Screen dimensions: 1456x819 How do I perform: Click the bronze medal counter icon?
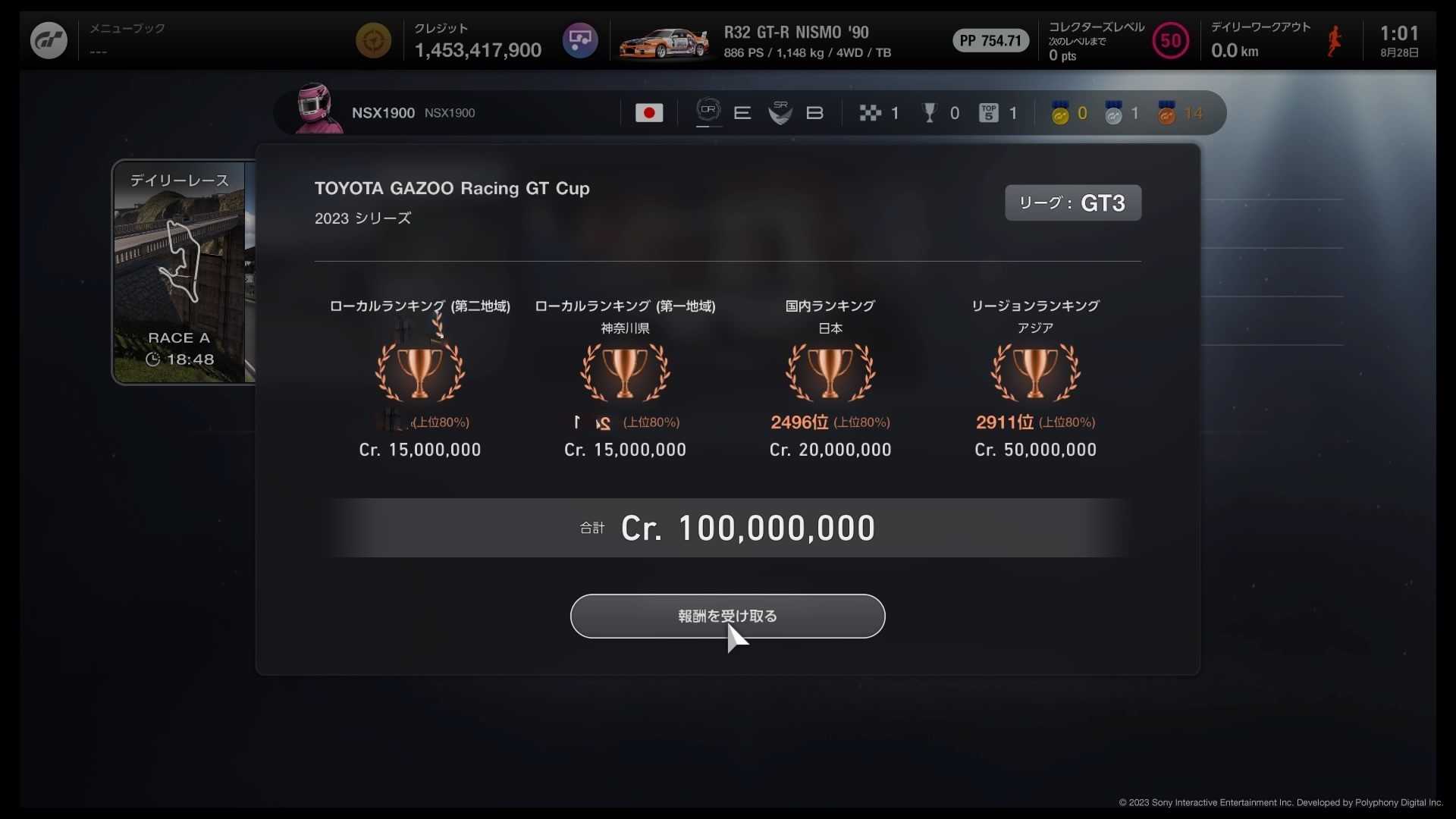pos(1168,112)
